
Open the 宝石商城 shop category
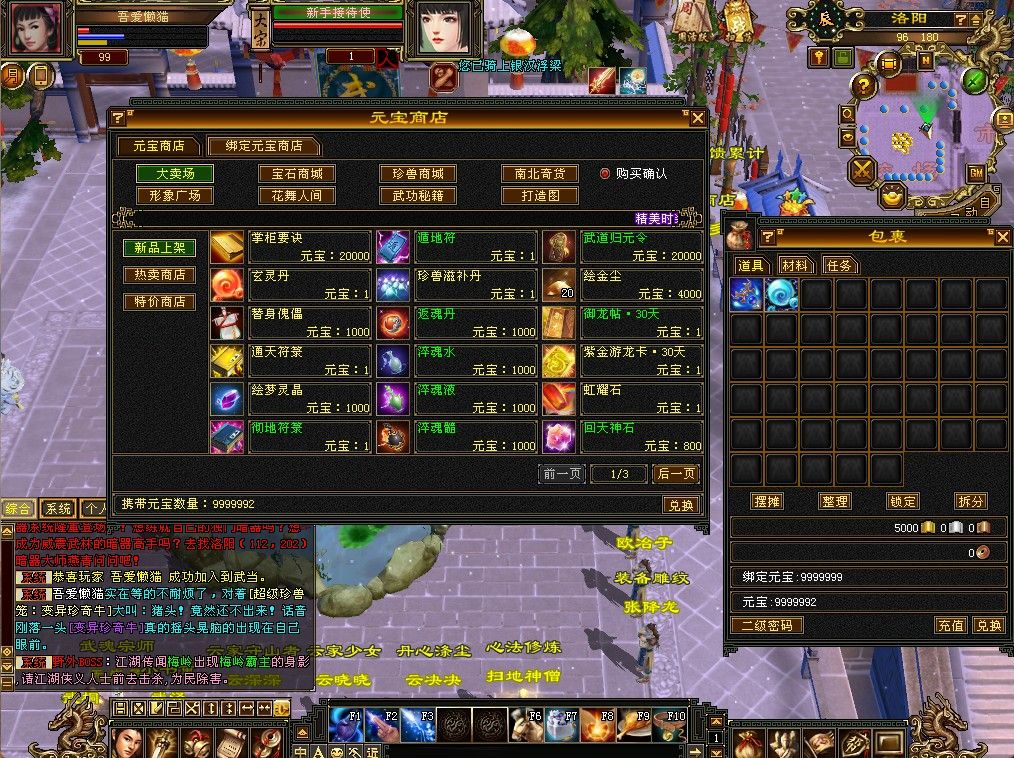pyautogui.click(x=297, y=173)
